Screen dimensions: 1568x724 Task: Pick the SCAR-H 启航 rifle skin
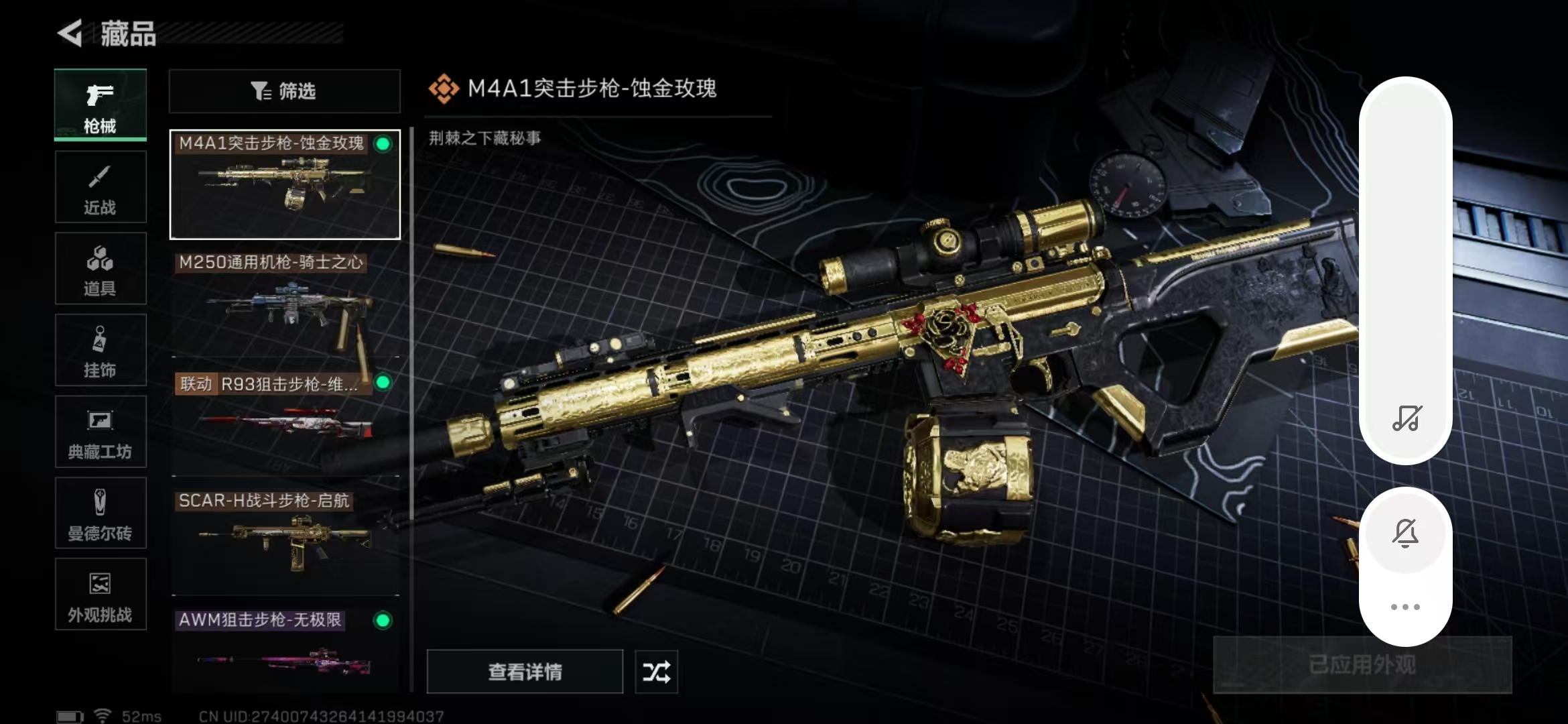(285, 542)
